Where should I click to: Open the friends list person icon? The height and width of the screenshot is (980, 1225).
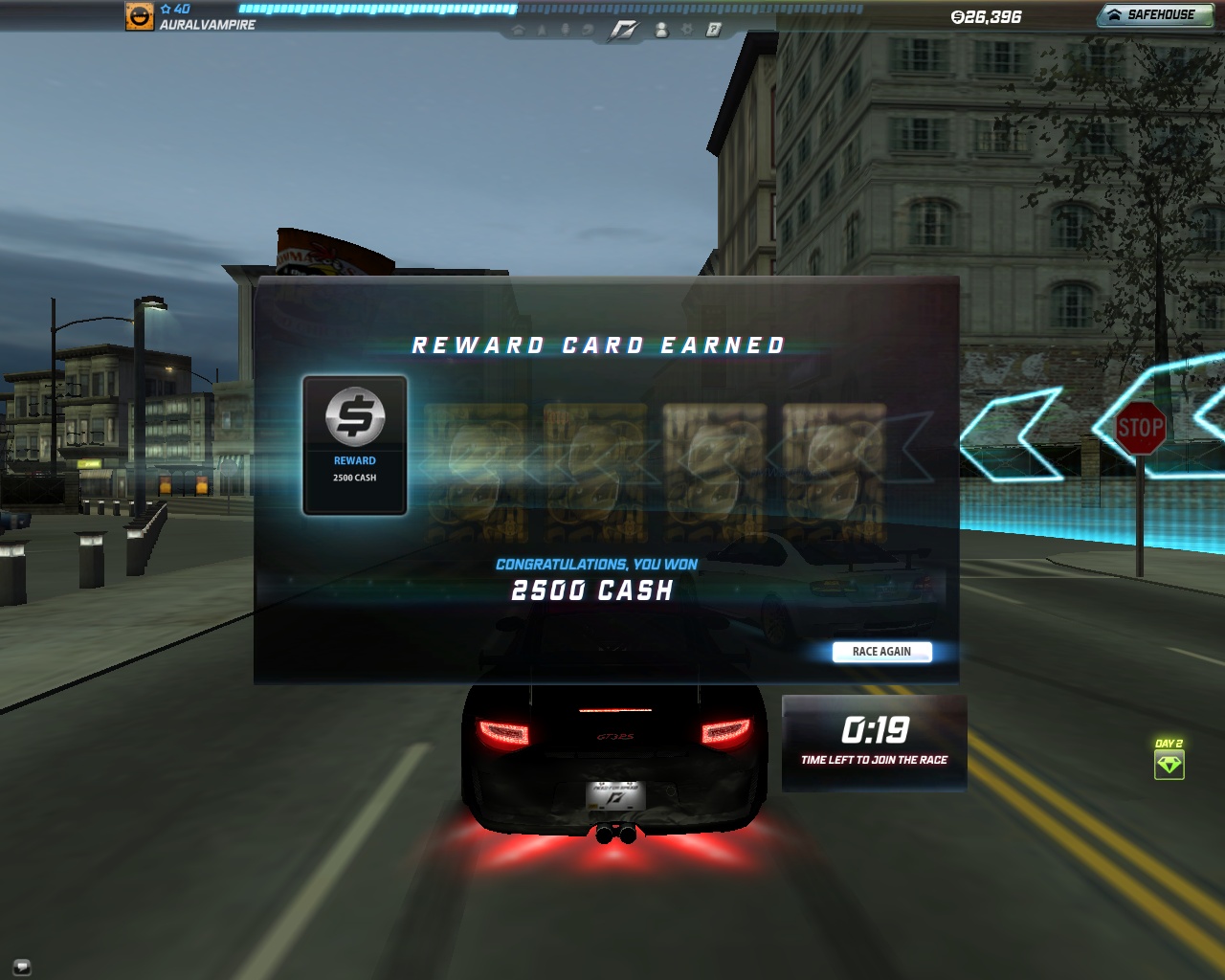(661, 31)
